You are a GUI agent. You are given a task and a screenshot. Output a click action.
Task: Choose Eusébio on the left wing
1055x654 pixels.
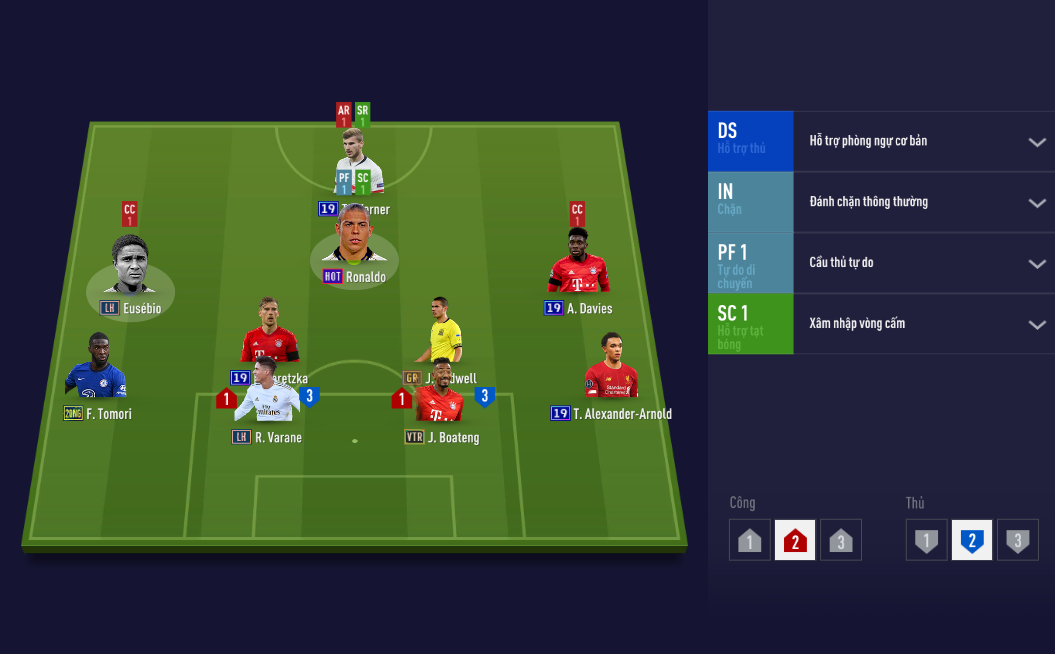point(129,268)
